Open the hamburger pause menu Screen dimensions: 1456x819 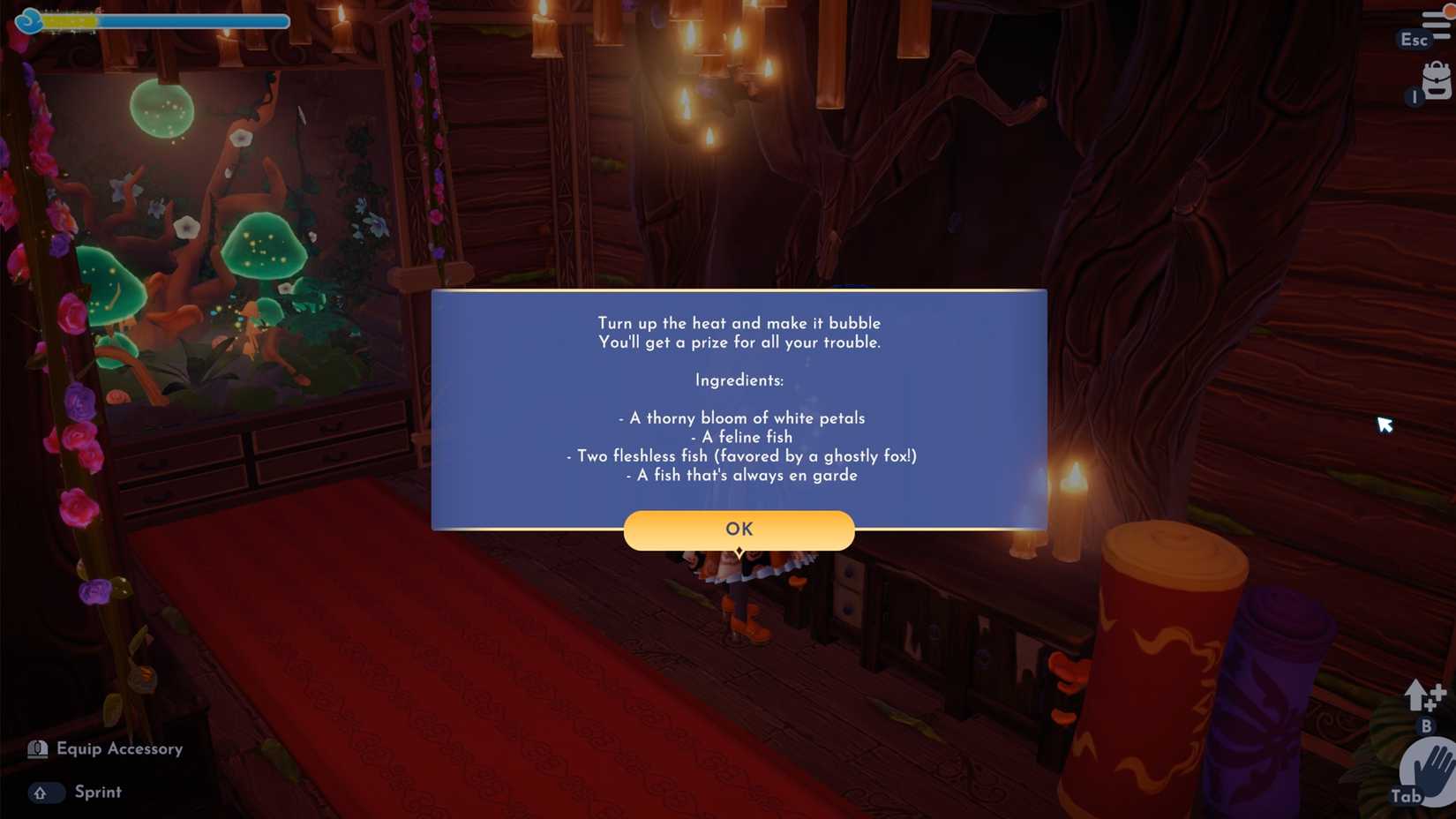click(x=1436, y=24)
